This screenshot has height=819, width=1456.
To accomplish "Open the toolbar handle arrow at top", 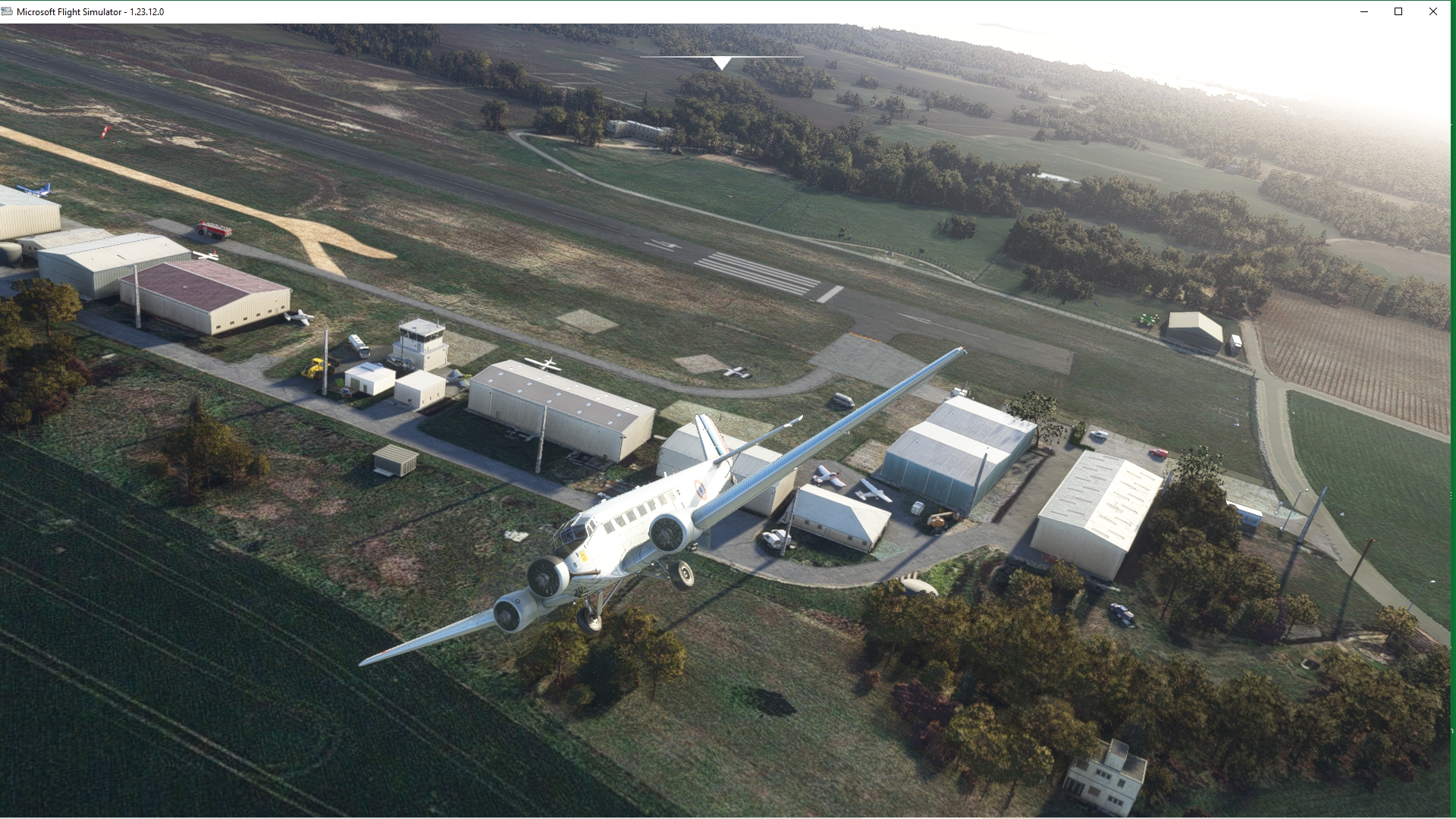I will coord(722,62).
